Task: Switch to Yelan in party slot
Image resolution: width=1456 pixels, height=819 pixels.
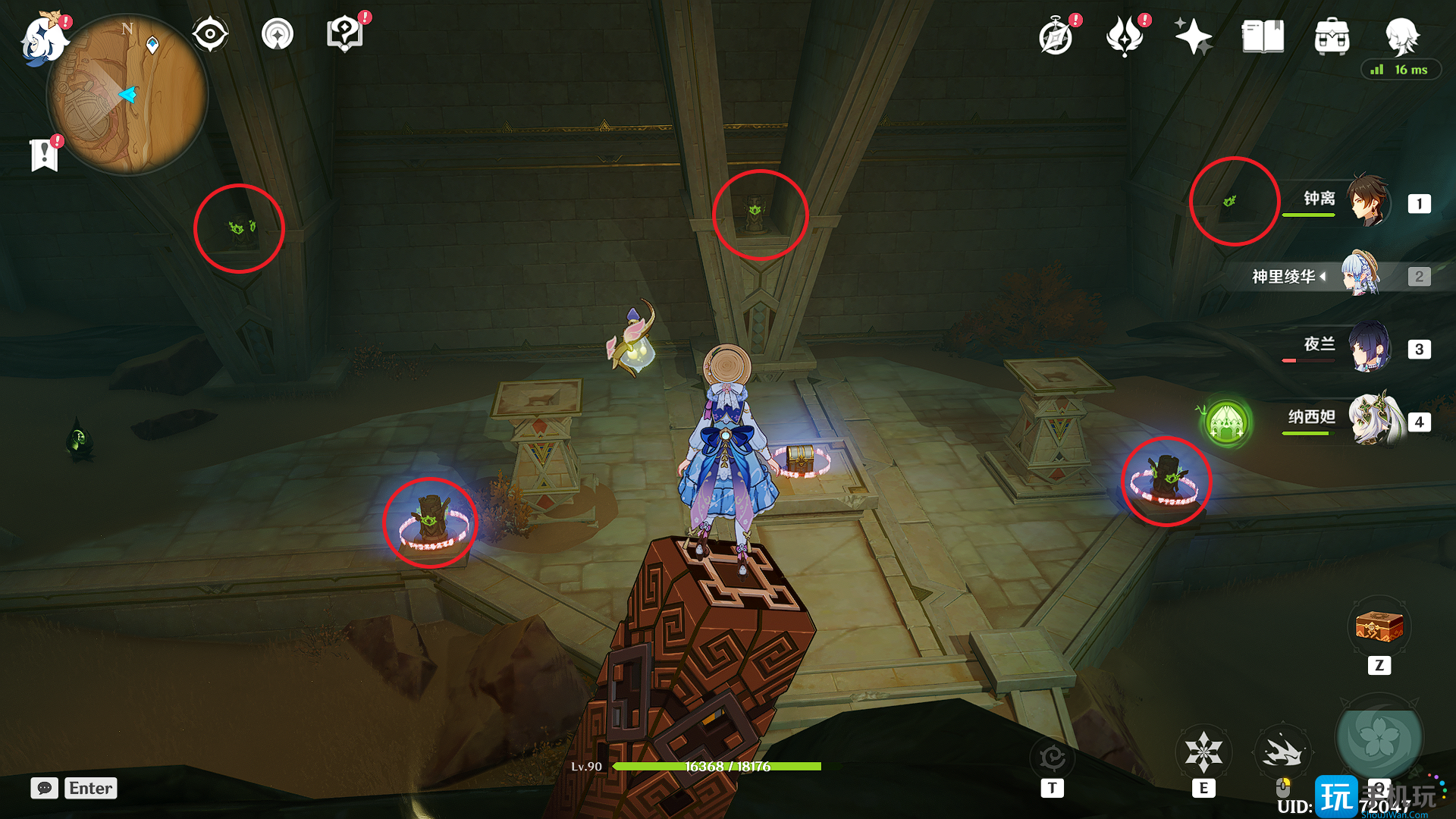Action: [1368, 348]
